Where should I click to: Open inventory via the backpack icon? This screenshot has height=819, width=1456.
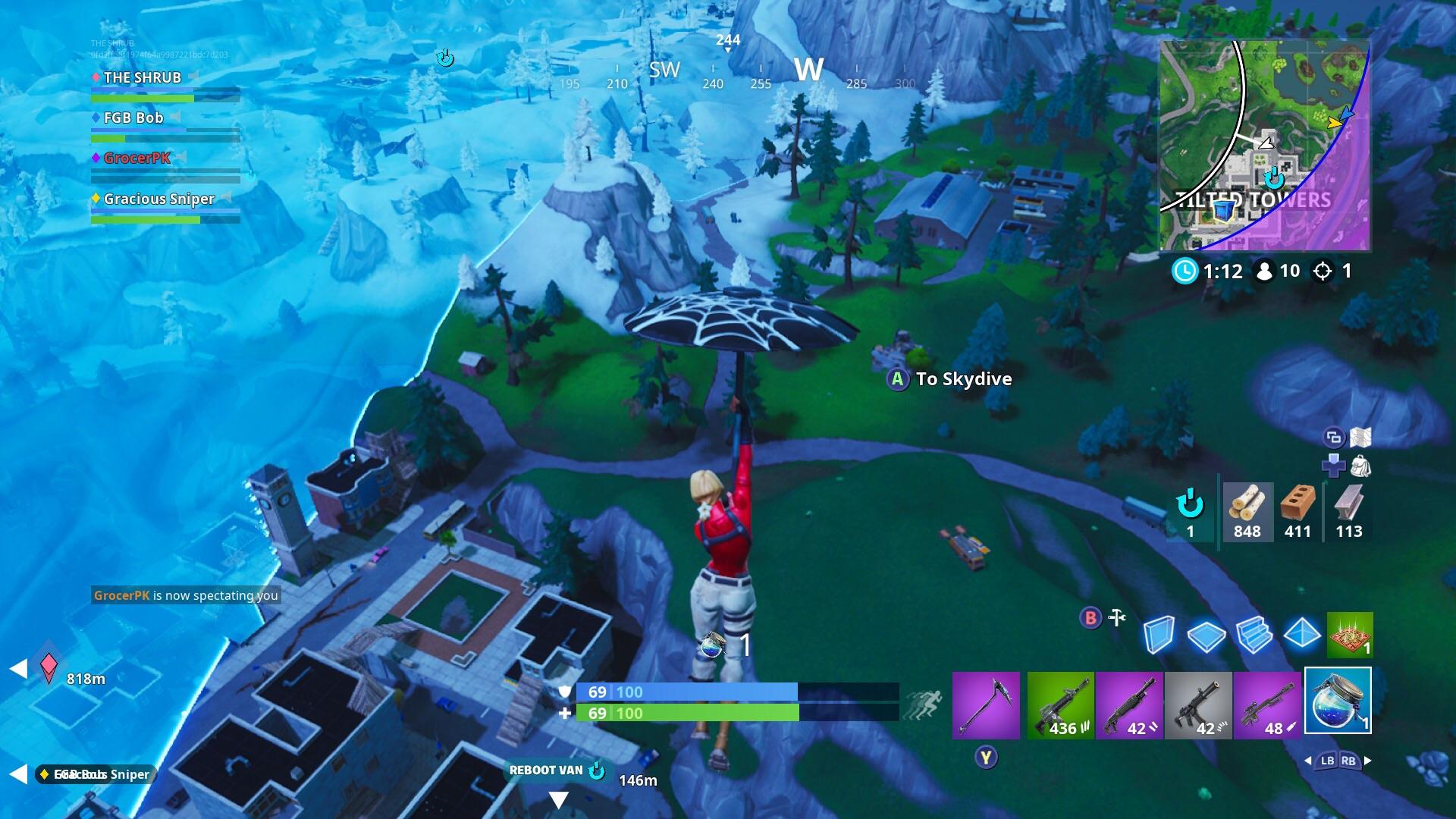(x=1360, y=466)
